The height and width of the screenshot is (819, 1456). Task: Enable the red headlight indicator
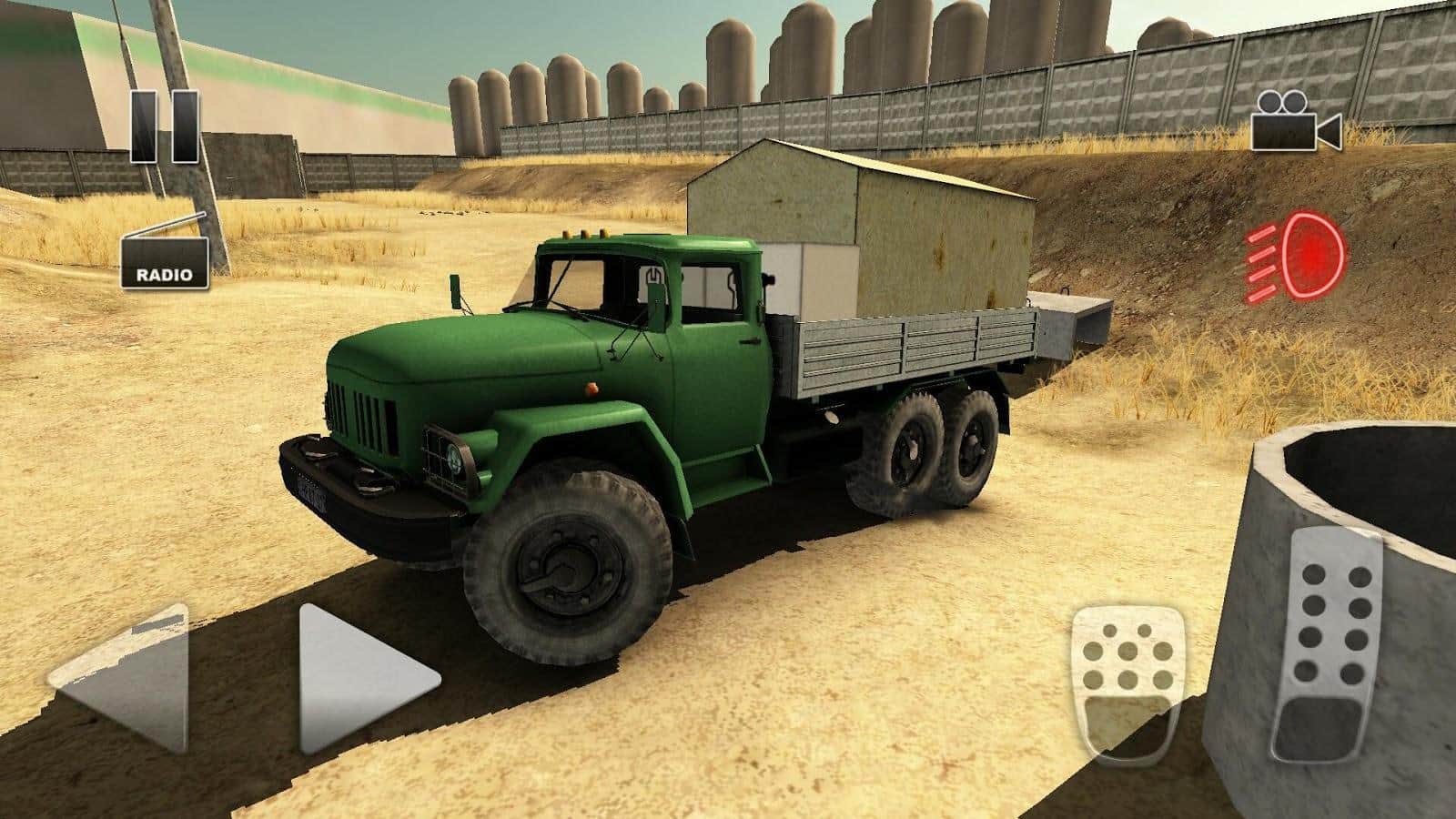click(x=1297, y=258)
